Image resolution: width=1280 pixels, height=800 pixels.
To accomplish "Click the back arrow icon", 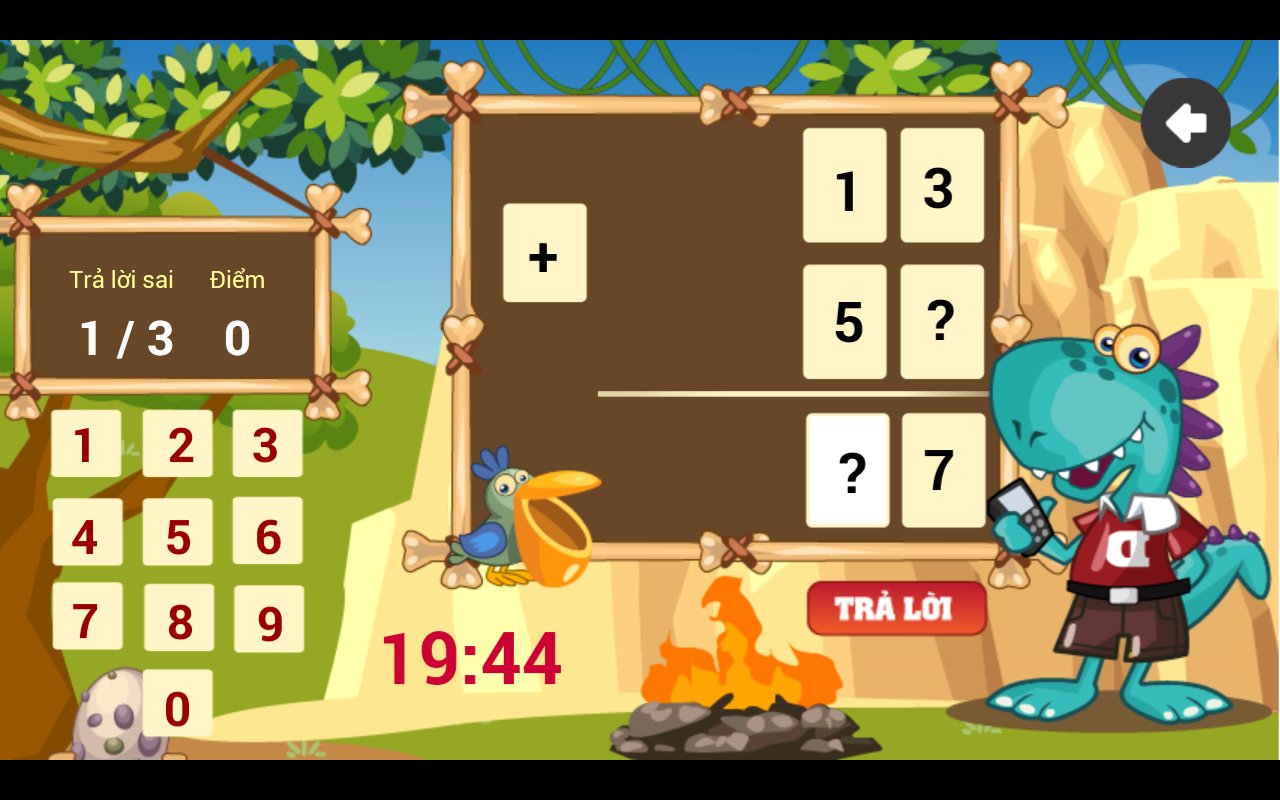I will point(1186,121).
